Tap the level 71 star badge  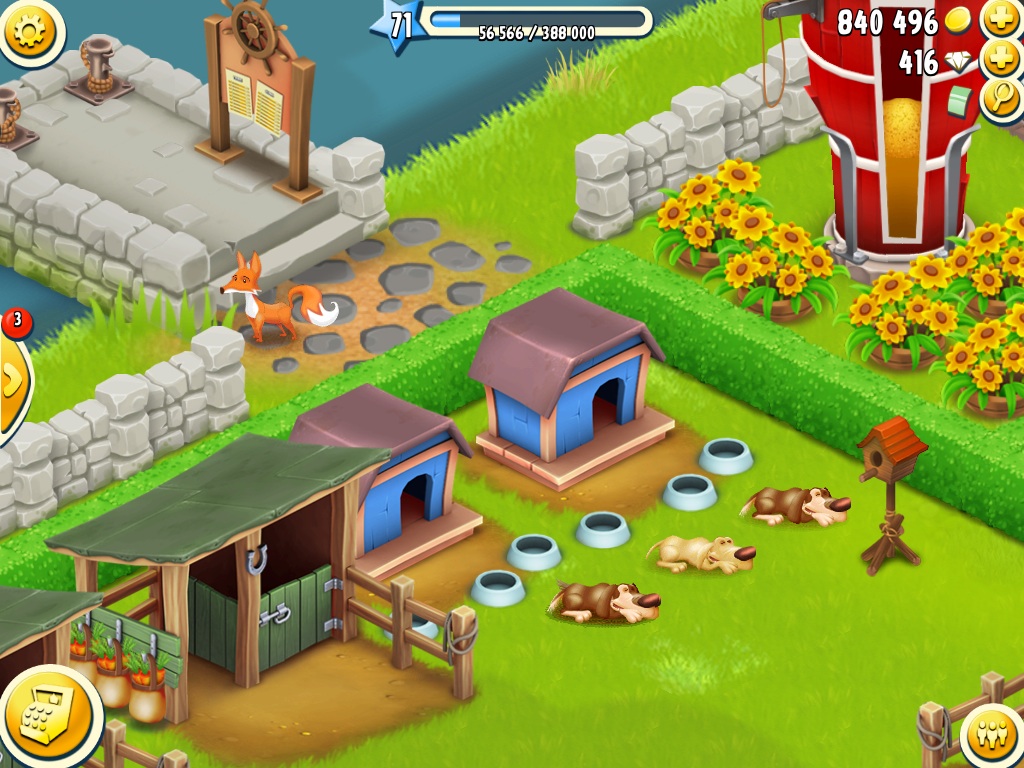tap(397, 25)
